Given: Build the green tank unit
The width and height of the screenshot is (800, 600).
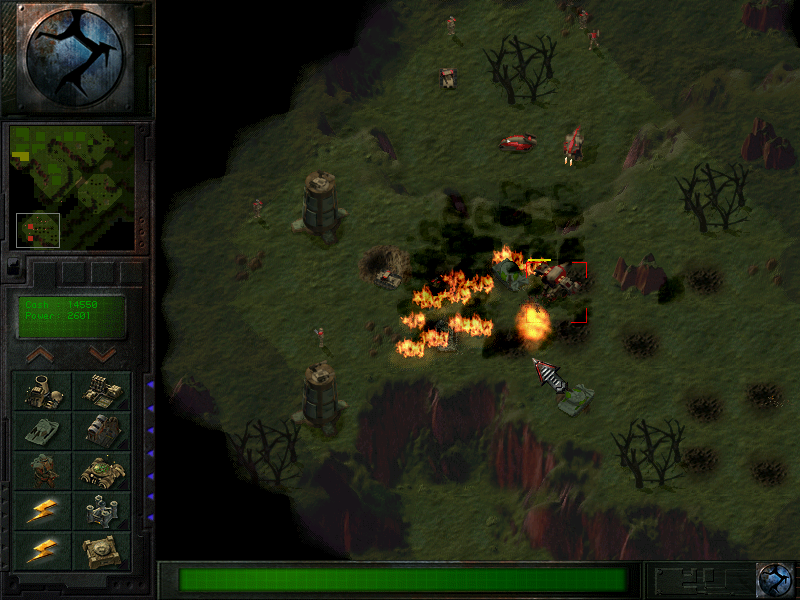Looking at the screenshot, I should [42, 431].
